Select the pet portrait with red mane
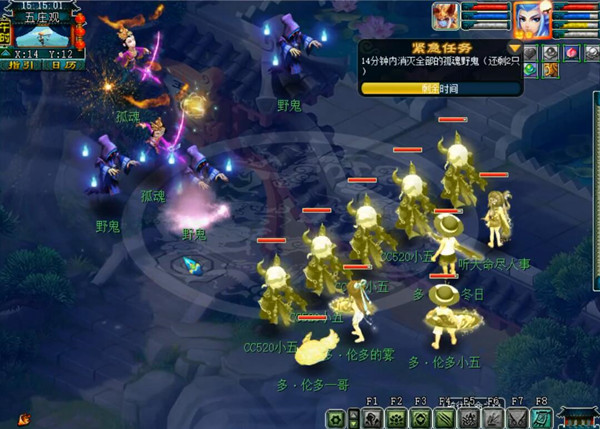This screenshot has height=429, width=600. (x=446, y=17)
